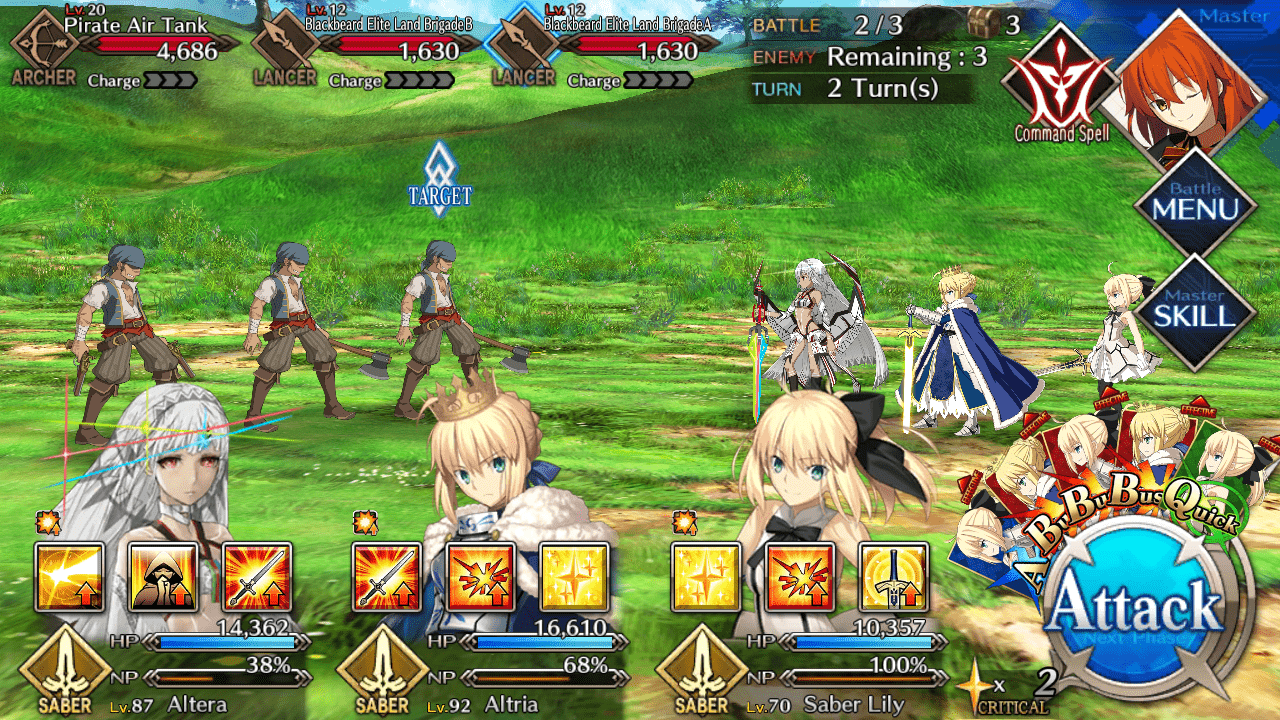Image resolution: width=1280 pixels, height=720 pixels.
Task: Activate Altria's first skill with sword icon
Action: (x=387, y=577)
